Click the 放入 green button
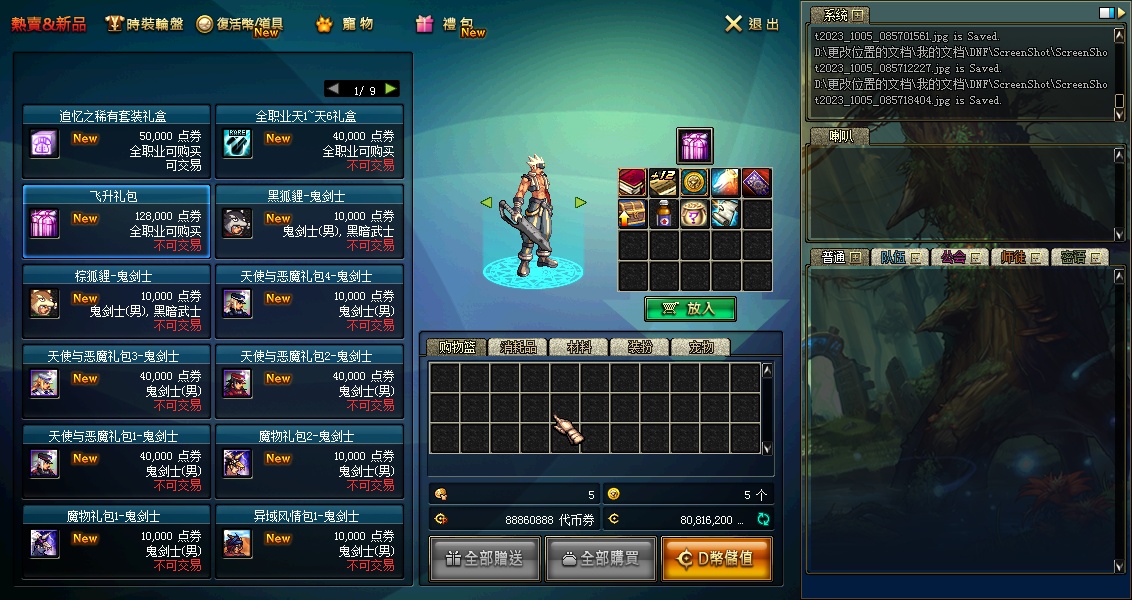Viewport: 1132px width, 600px height. (690, 309)
